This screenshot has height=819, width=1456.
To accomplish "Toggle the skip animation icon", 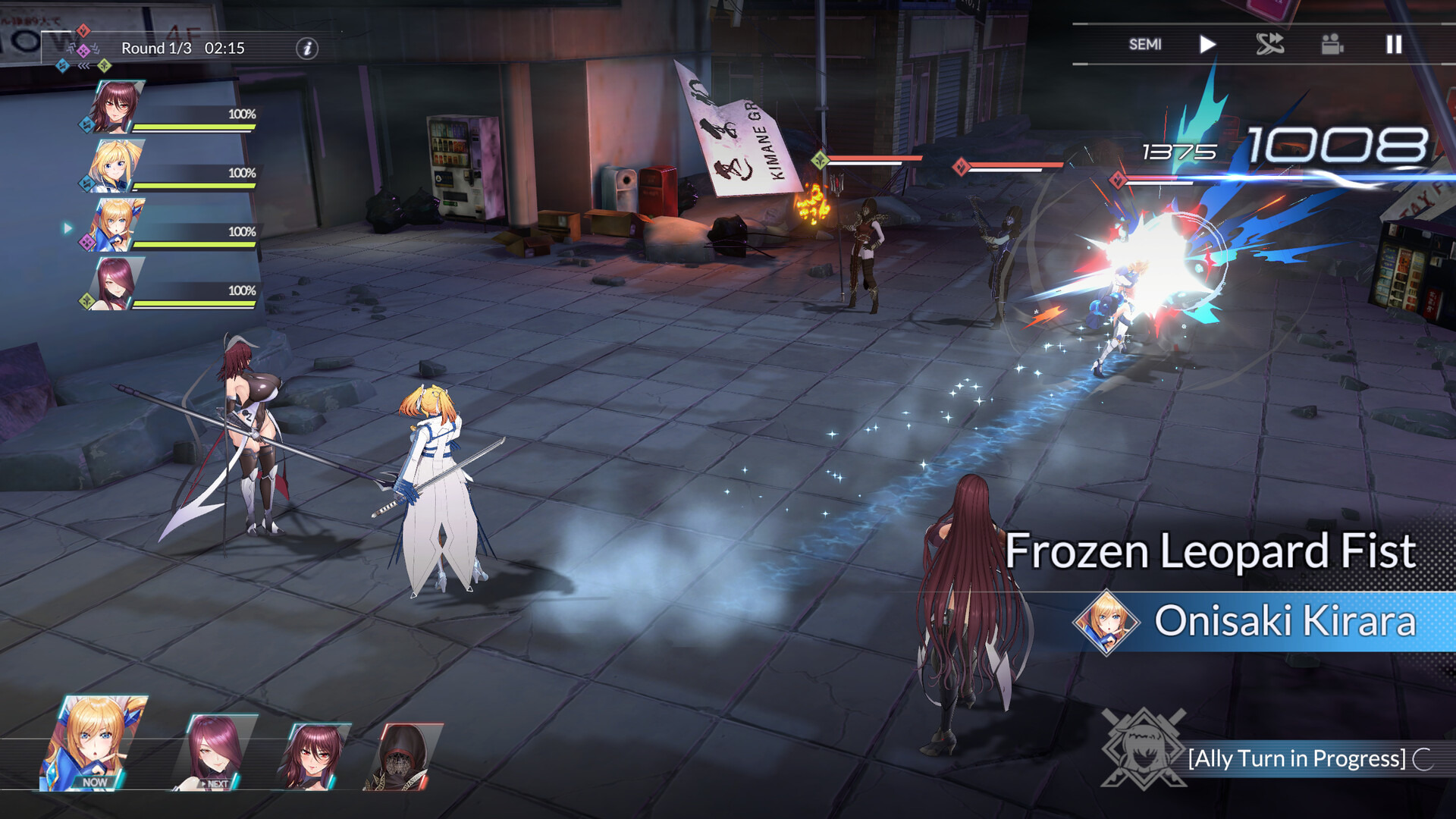I will 1269,45.
